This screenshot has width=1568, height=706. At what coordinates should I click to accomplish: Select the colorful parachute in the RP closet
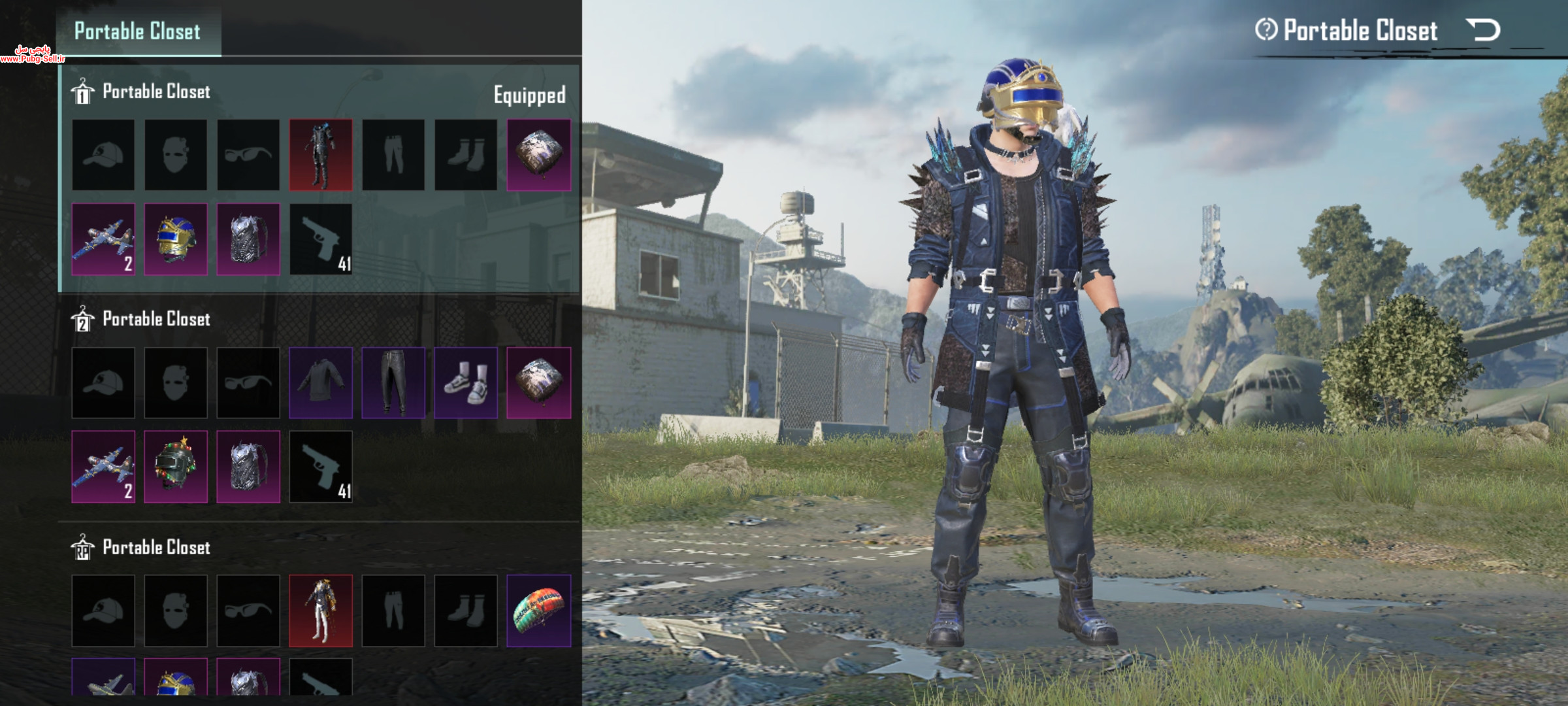[539, 611]
